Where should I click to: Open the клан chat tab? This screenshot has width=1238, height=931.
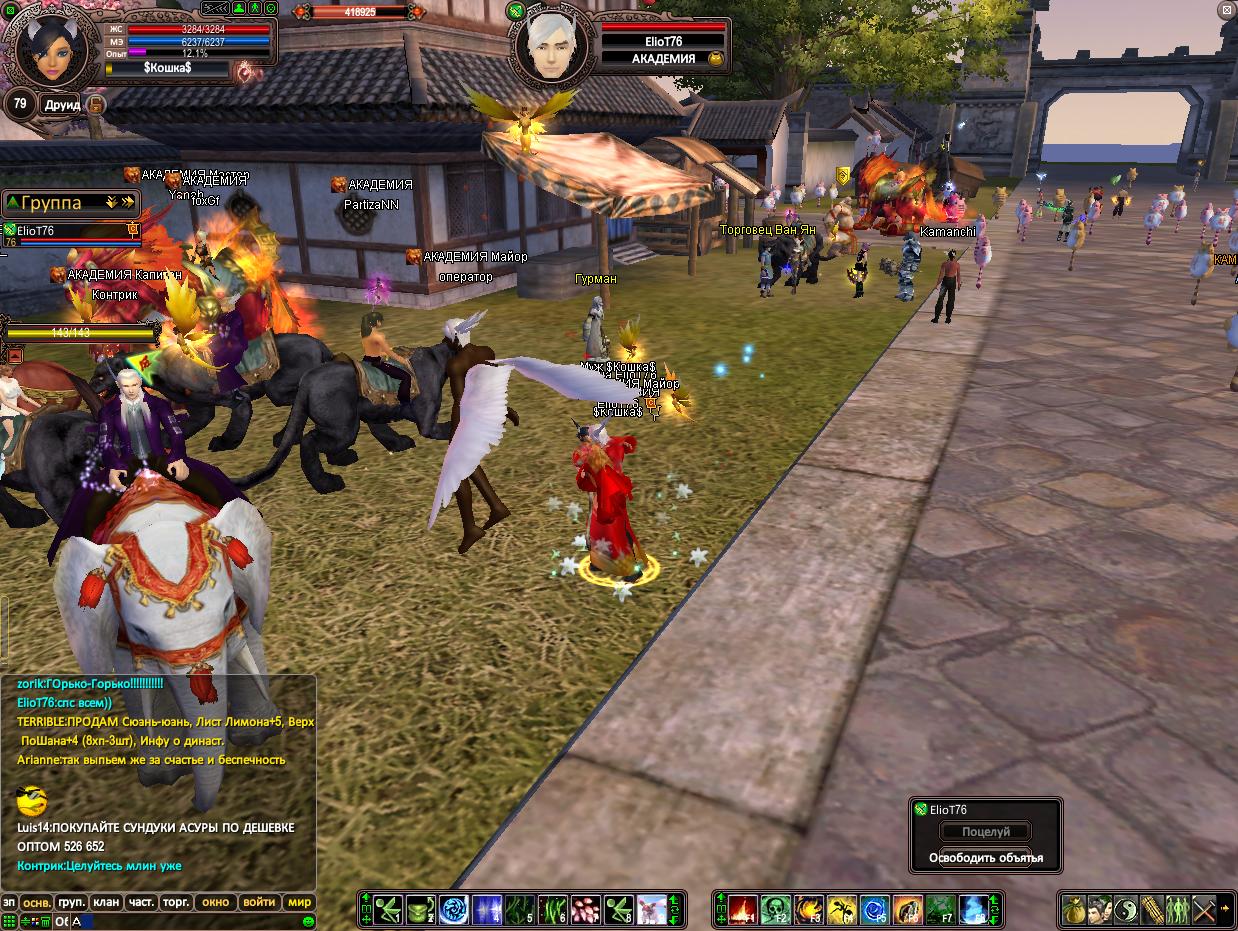click(x=106, y=902)
